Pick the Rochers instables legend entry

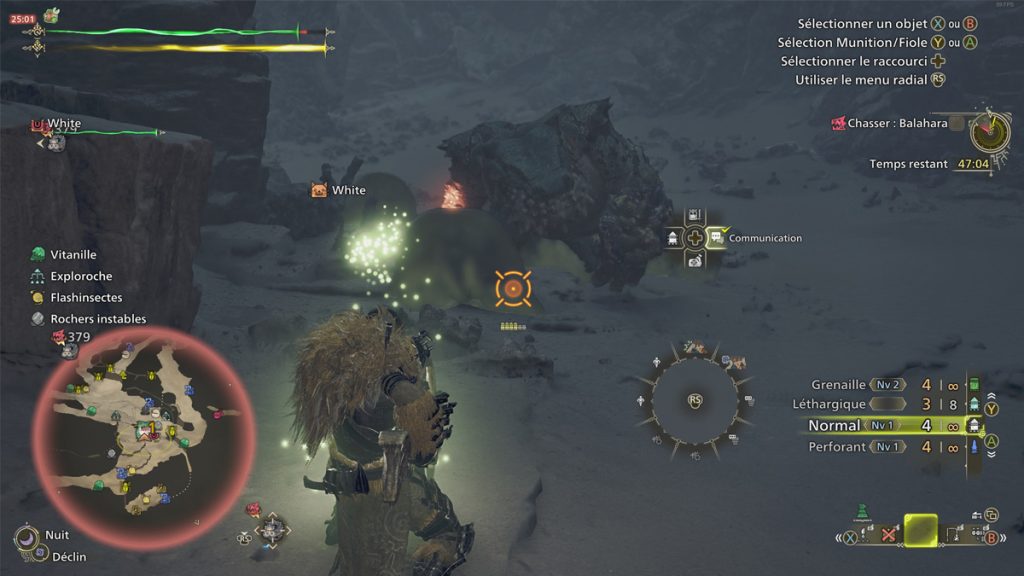click(97, 319)
